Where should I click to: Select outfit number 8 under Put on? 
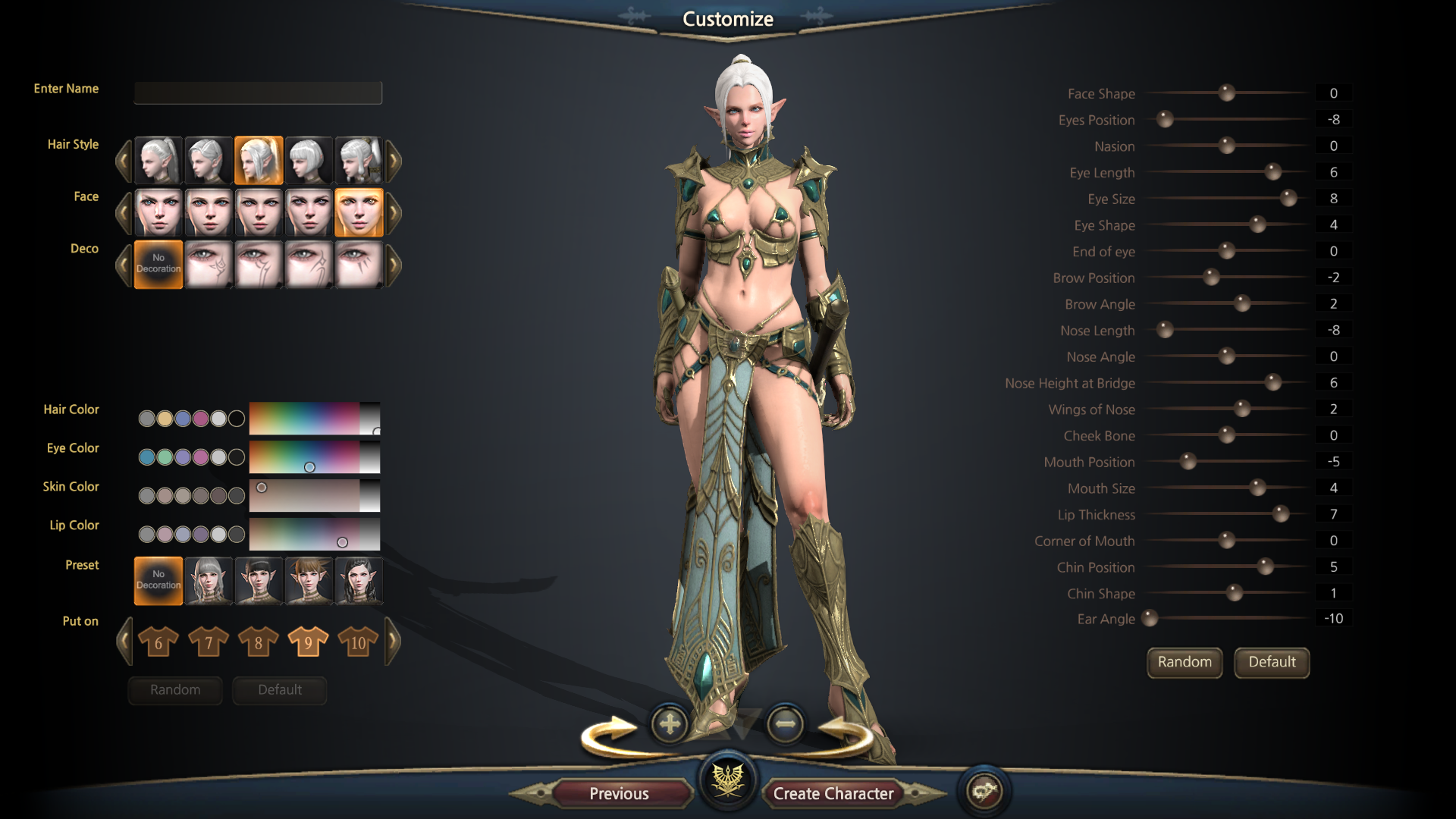coord(258,642)
